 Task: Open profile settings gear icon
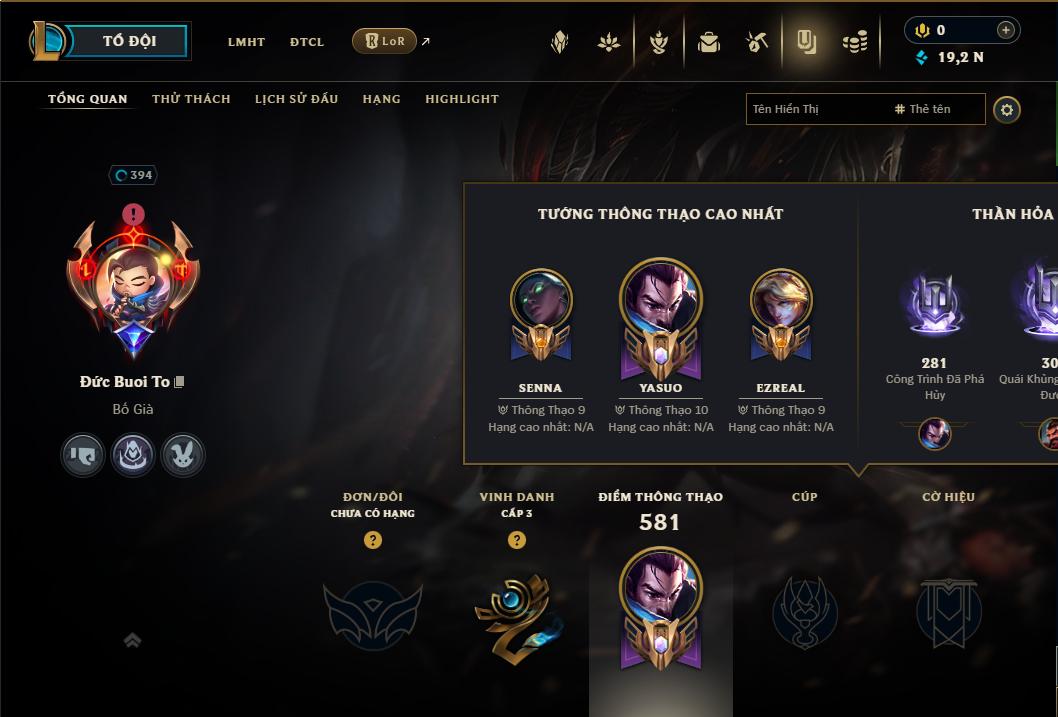1007,109
